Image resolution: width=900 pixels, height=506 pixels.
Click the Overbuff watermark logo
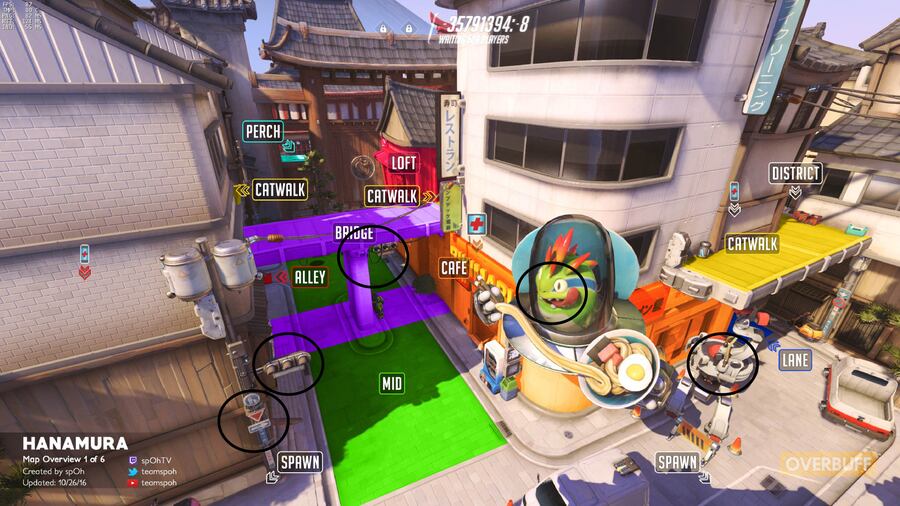click(829, 464)
